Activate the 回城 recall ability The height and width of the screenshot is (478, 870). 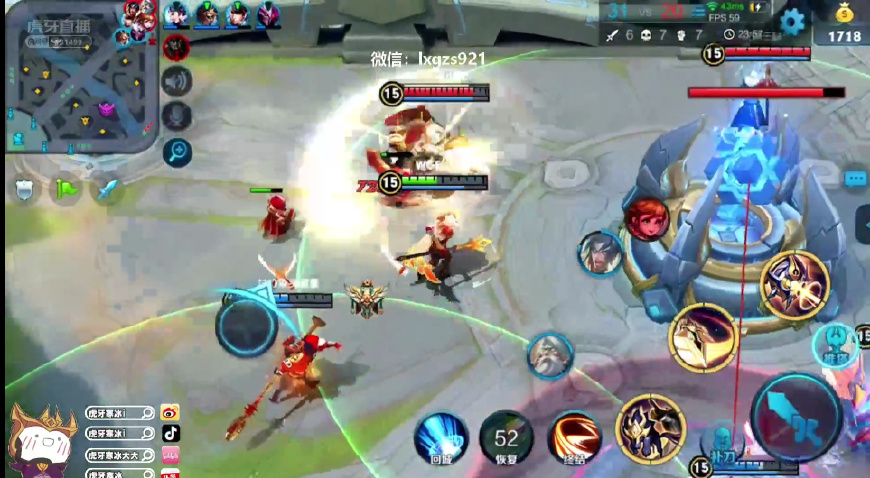[x=441, y=437]
